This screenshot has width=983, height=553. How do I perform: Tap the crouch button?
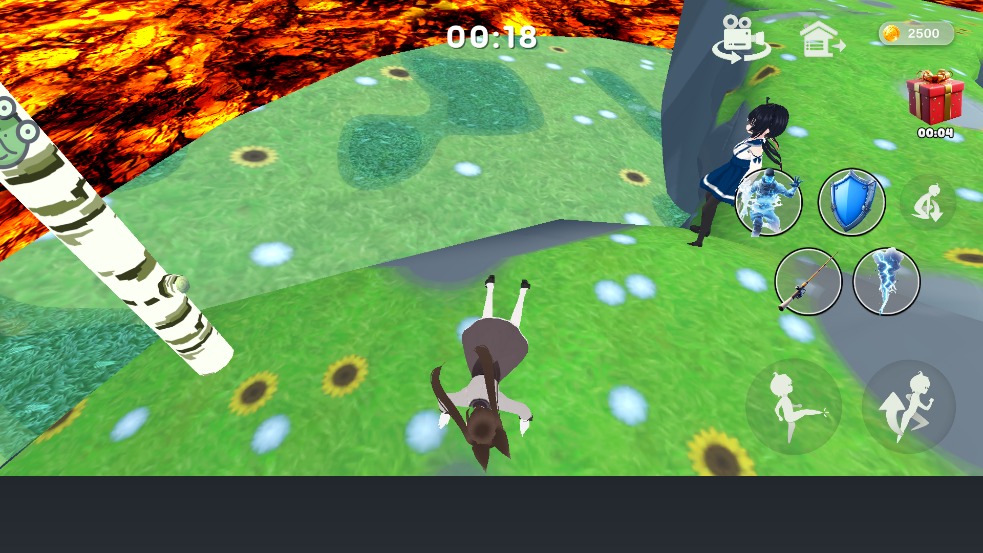[x=928, y=202]
